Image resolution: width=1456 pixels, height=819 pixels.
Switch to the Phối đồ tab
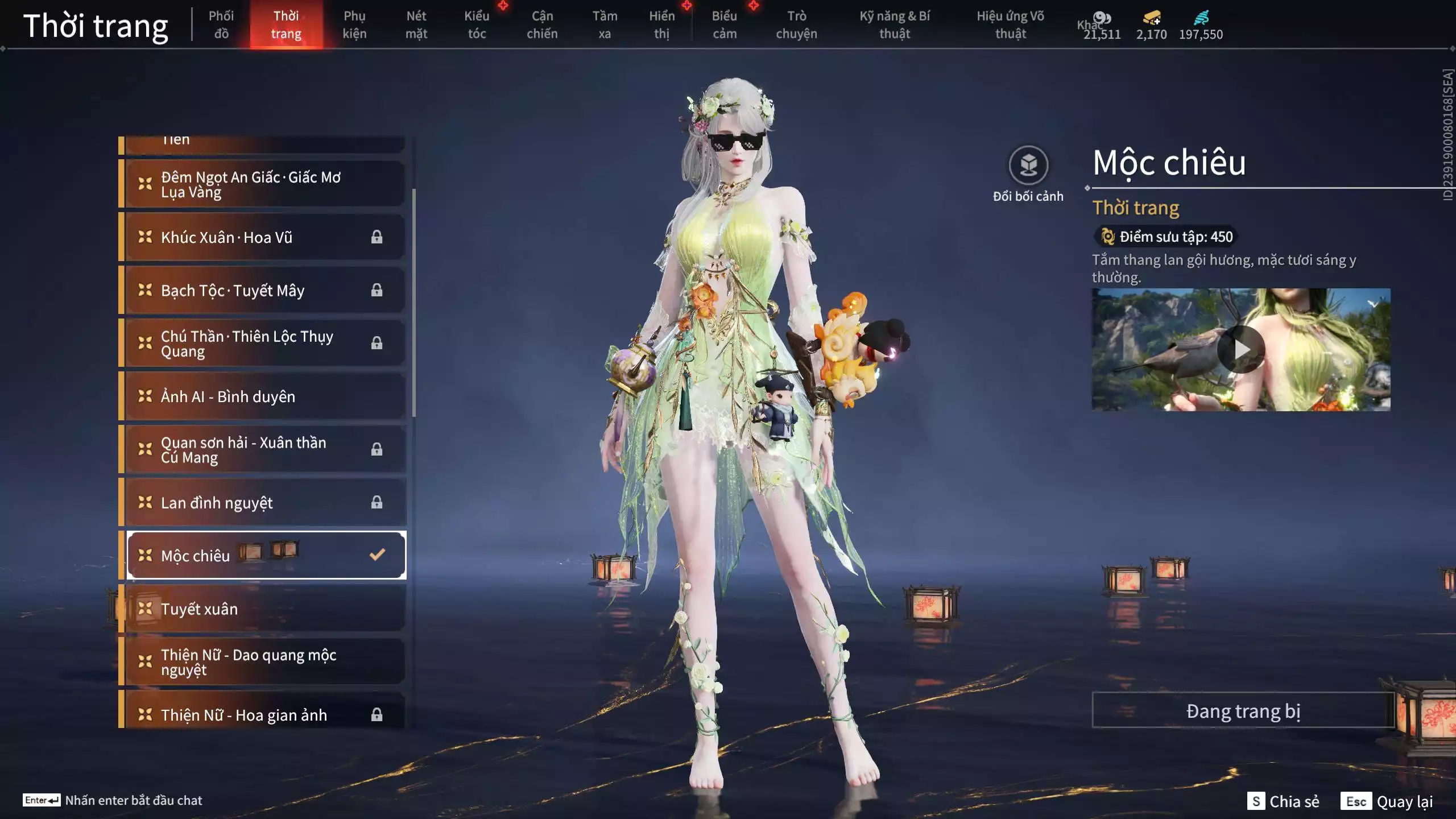click(x=221, y=24)
